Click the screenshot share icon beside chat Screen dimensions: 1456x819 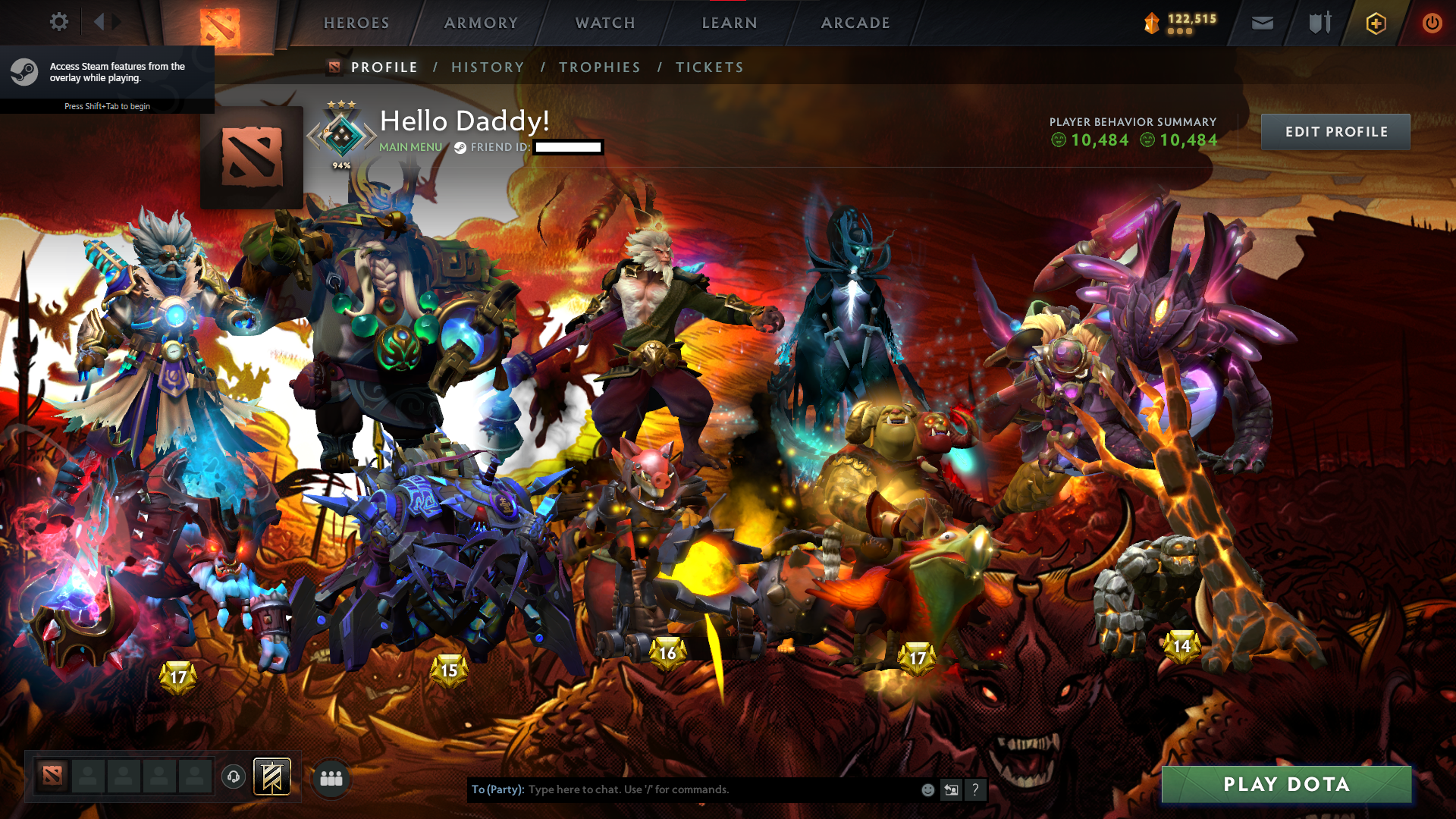click(951, 789)
